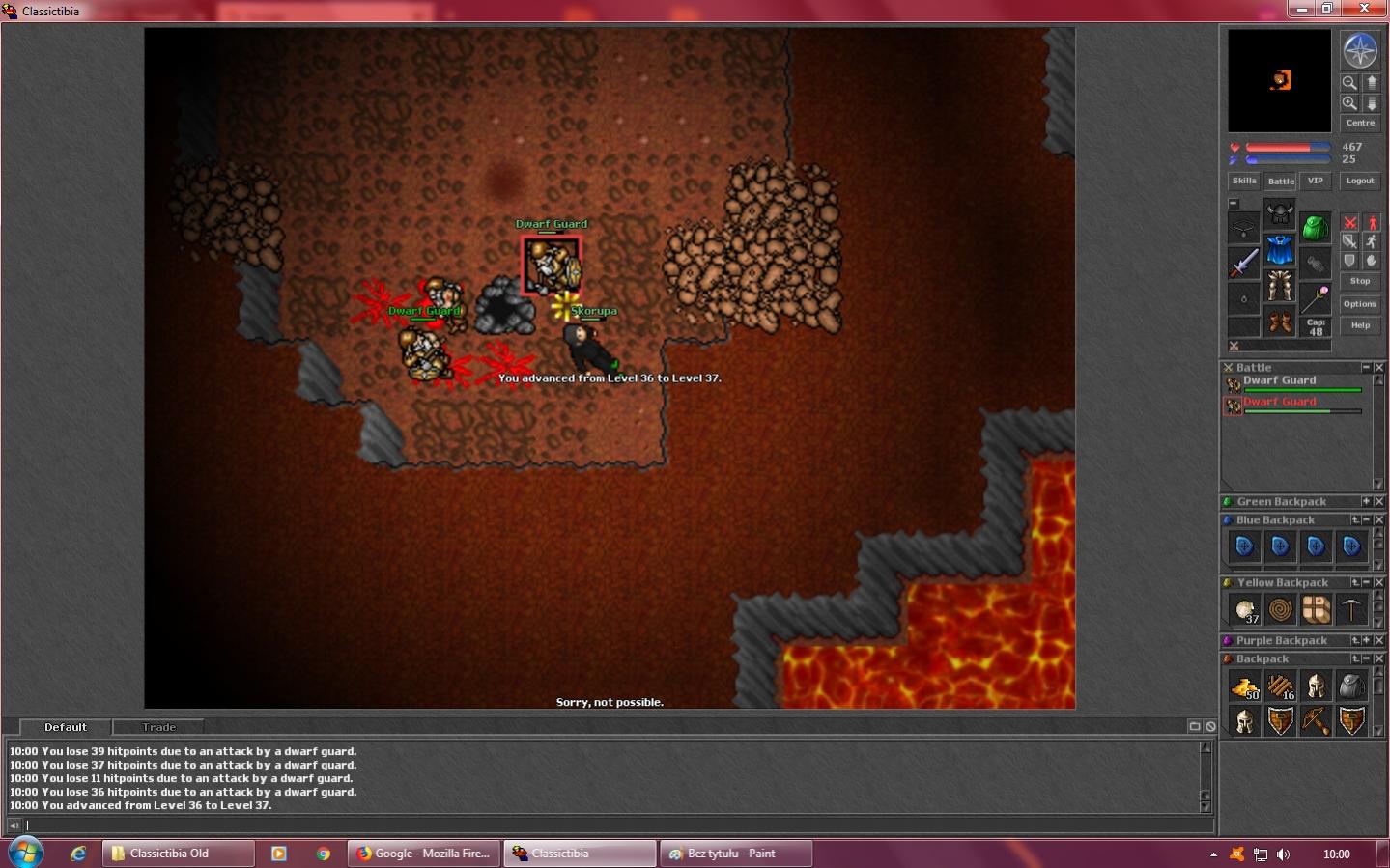Image resolution: width=1390 pixels, height=868 pixels.
Task: Select the pickaxe in Yellow Backpack
Action: [1351, 609]
